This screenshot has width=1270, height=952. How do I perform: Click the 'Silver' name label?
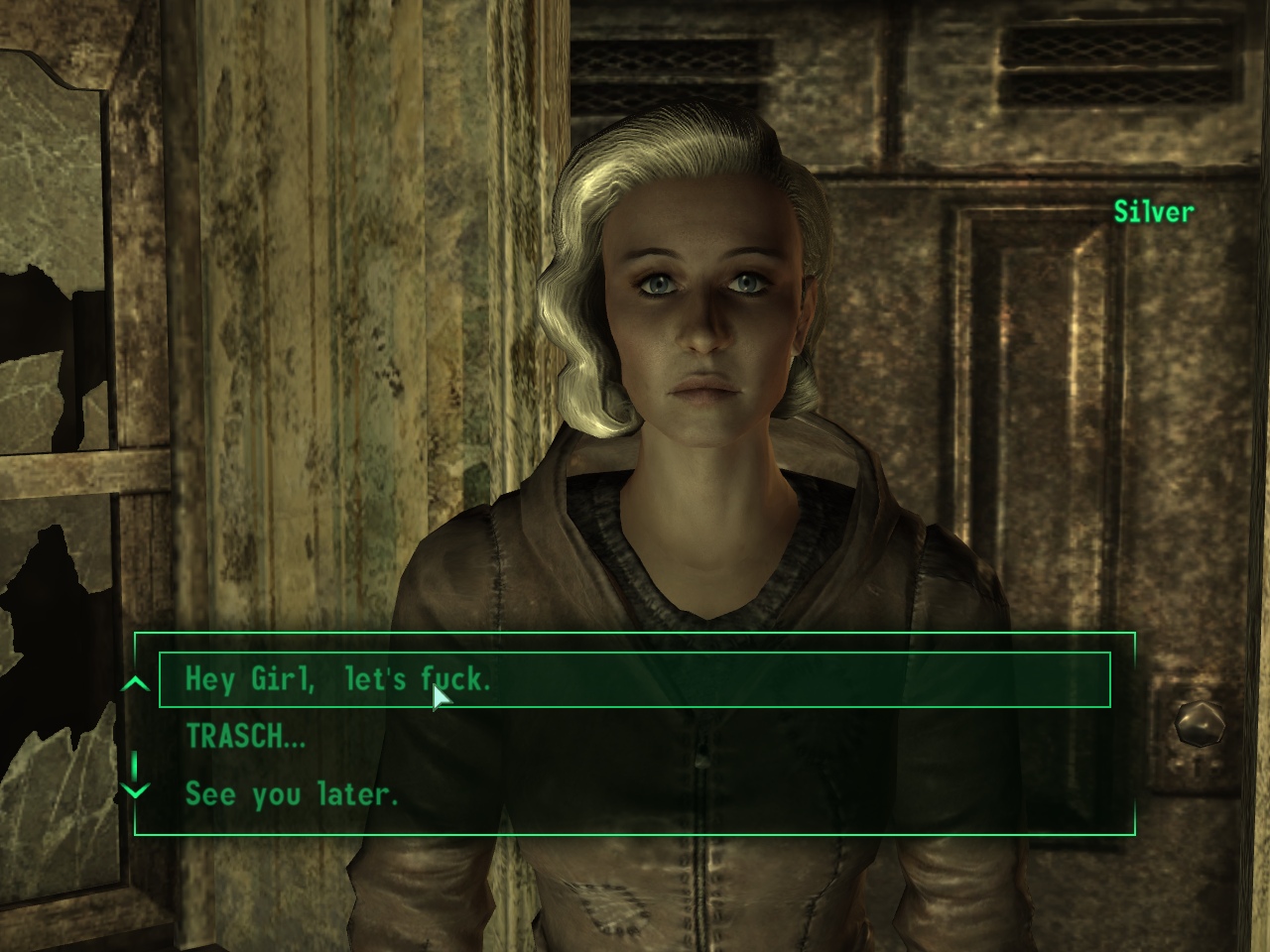click(1154, 211)
